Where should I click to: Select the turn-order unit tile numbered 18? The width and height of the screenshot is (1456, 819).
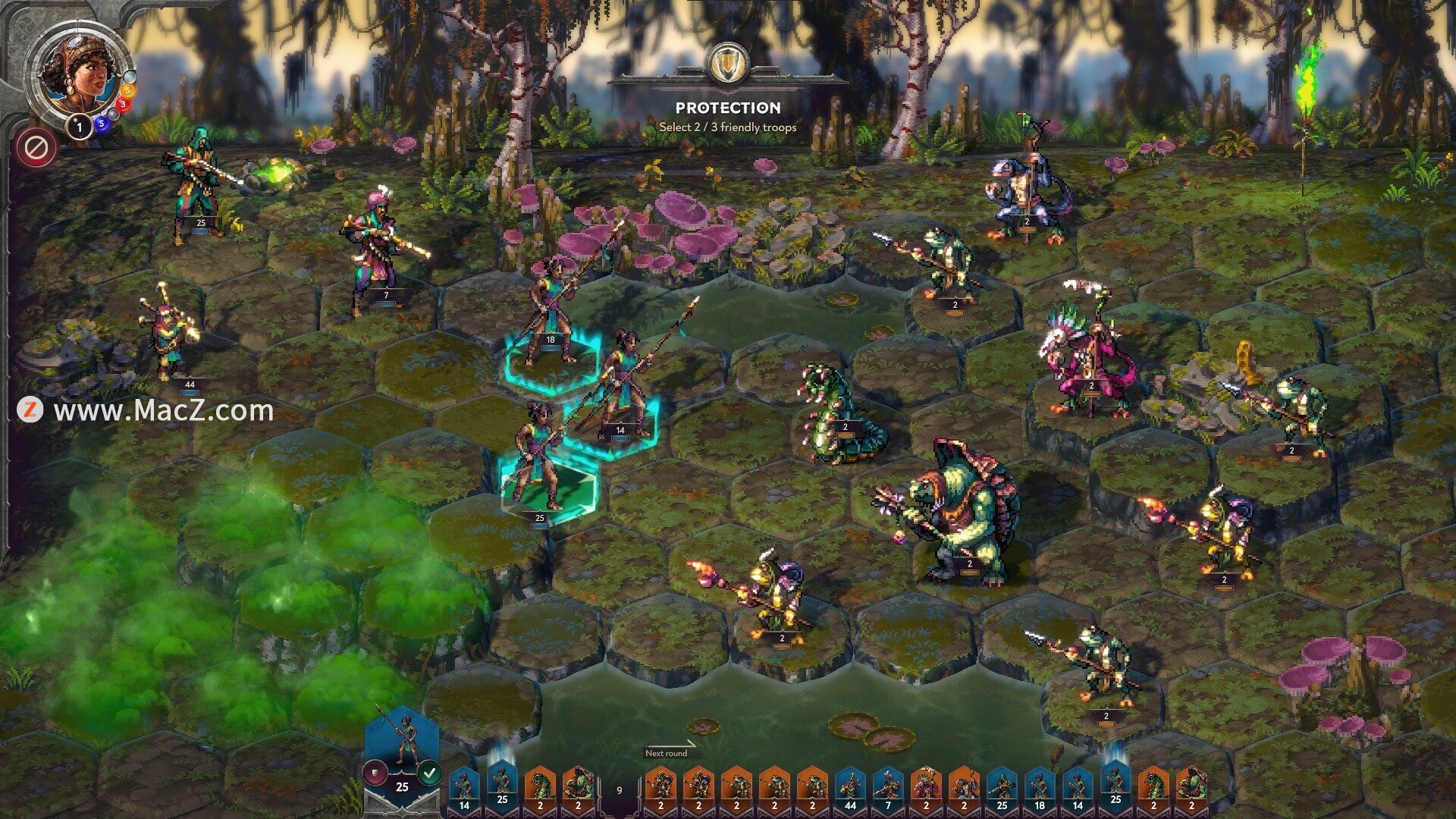click(x=1040, y=789)
